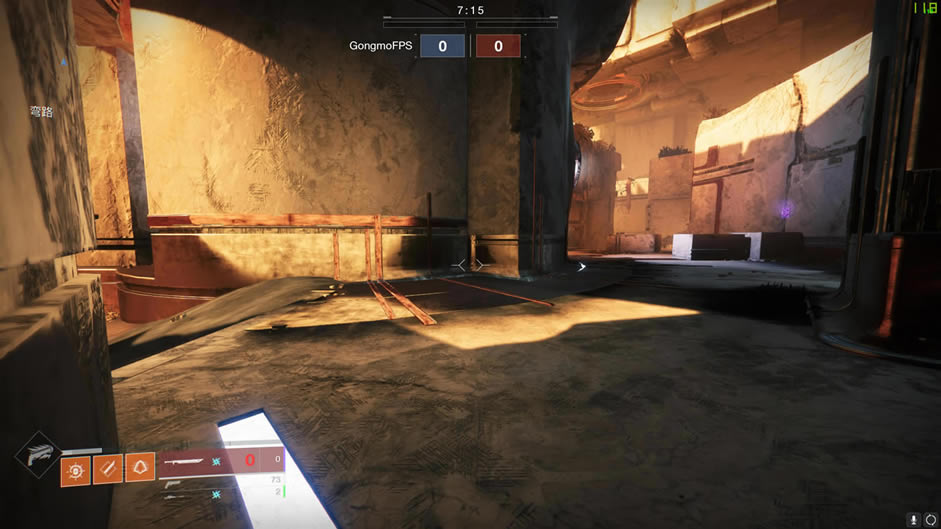The width and height of the screenshot is (941, 529).
Task: Use the melee knife ability icon
Action: coord(107,469)
